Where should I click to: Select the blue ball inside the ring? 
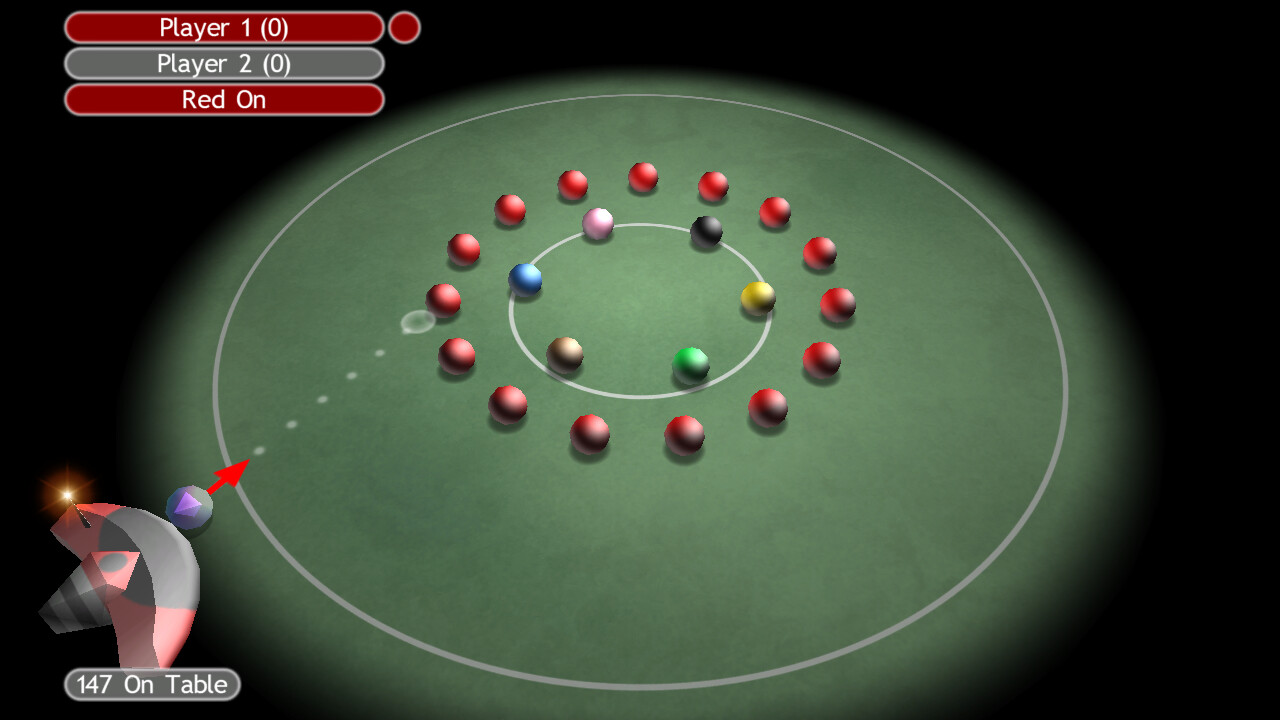(x=527, y=280)
